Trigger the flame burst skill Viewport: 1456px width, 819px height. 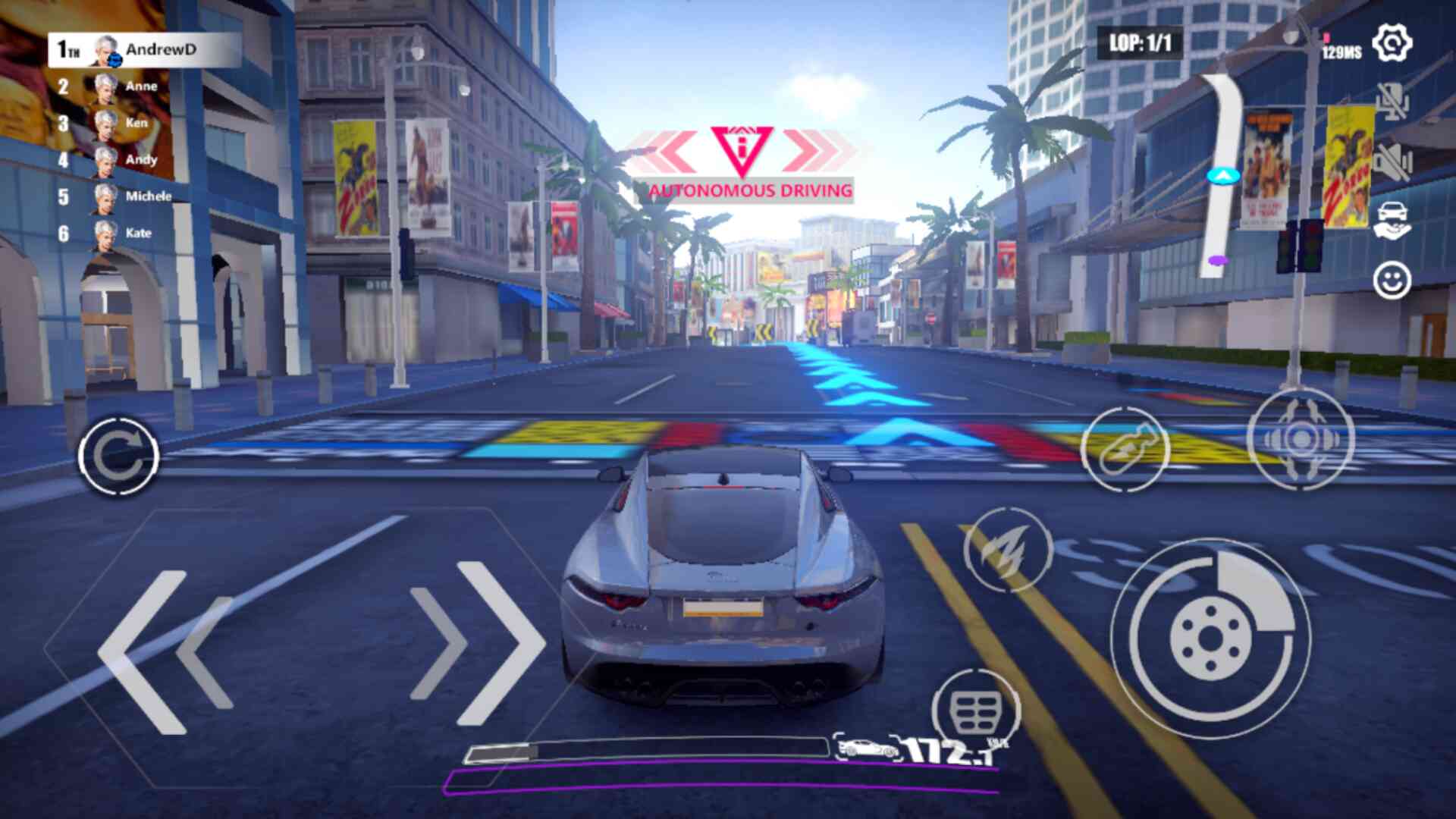coord(1008,550)
